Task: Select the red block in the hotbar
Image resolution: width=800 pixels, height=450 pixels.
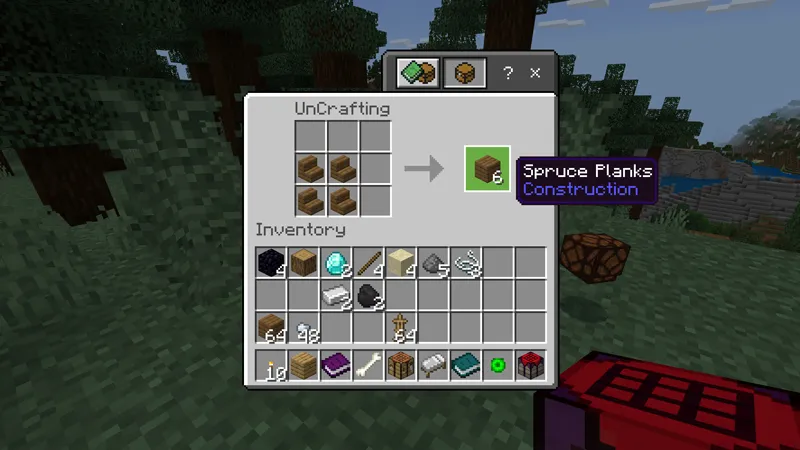Action: (529, 365)
